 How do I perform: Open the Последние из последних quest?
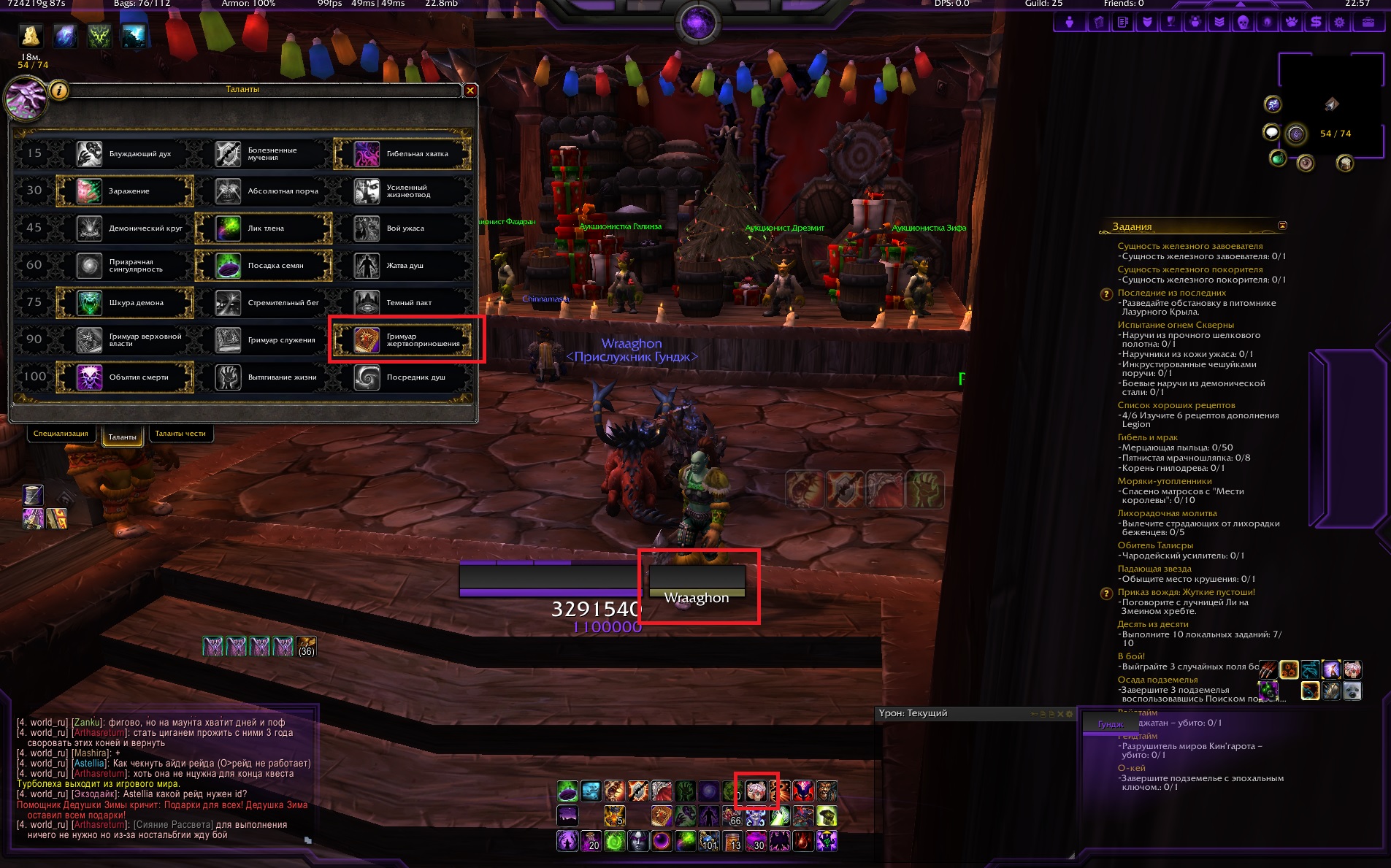[1161, 293]
